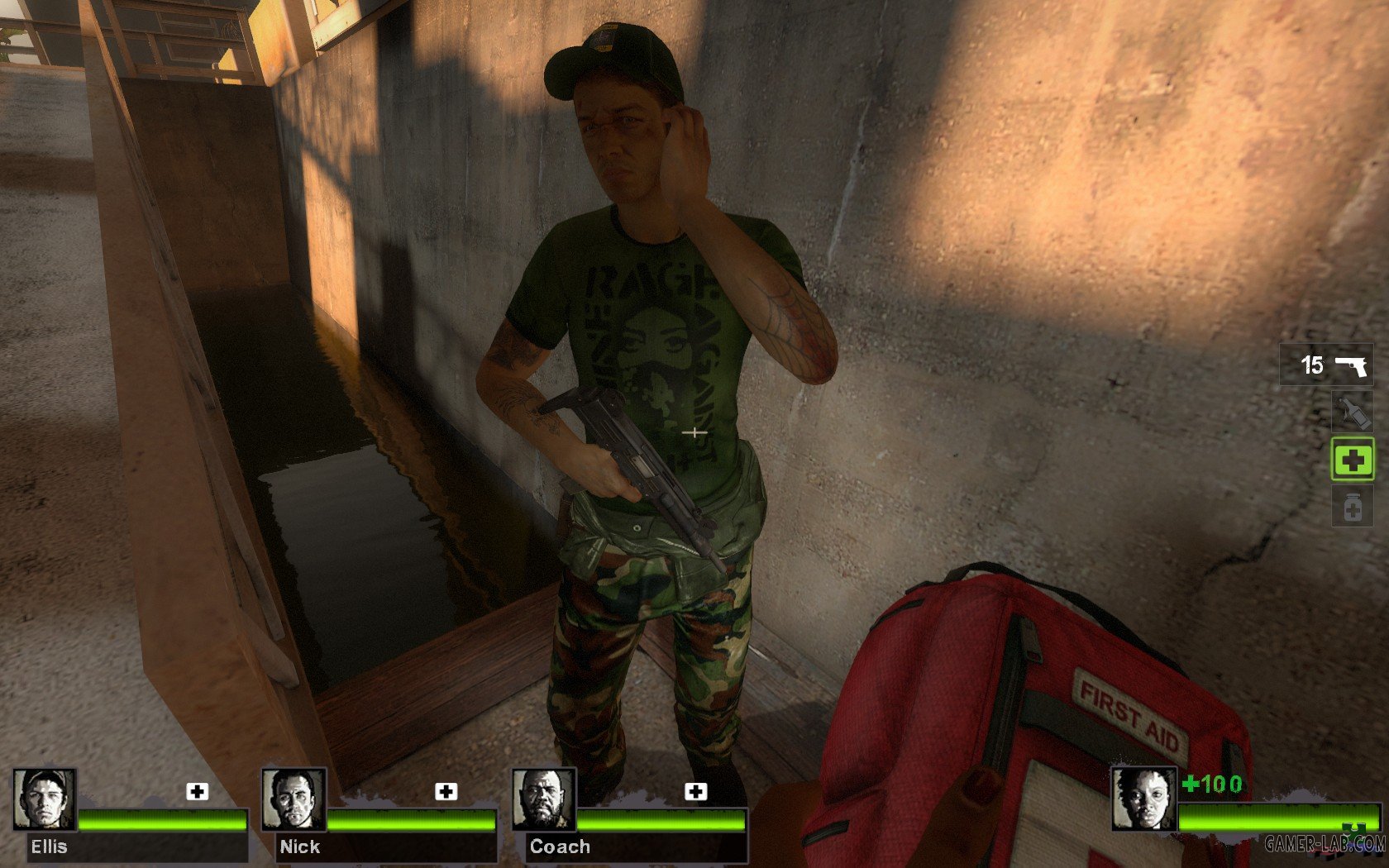Click Nick's teammate portrait
This screenshot has height=868, width=1389.
pyautogui.click(x=294, y=799)
